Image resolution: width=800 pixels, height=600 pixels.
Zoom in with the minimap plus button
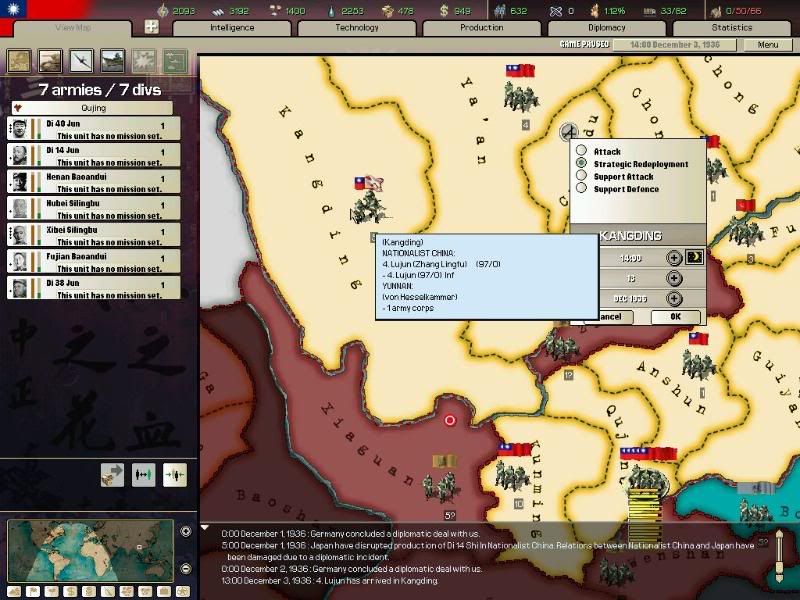tap(186, 531)
